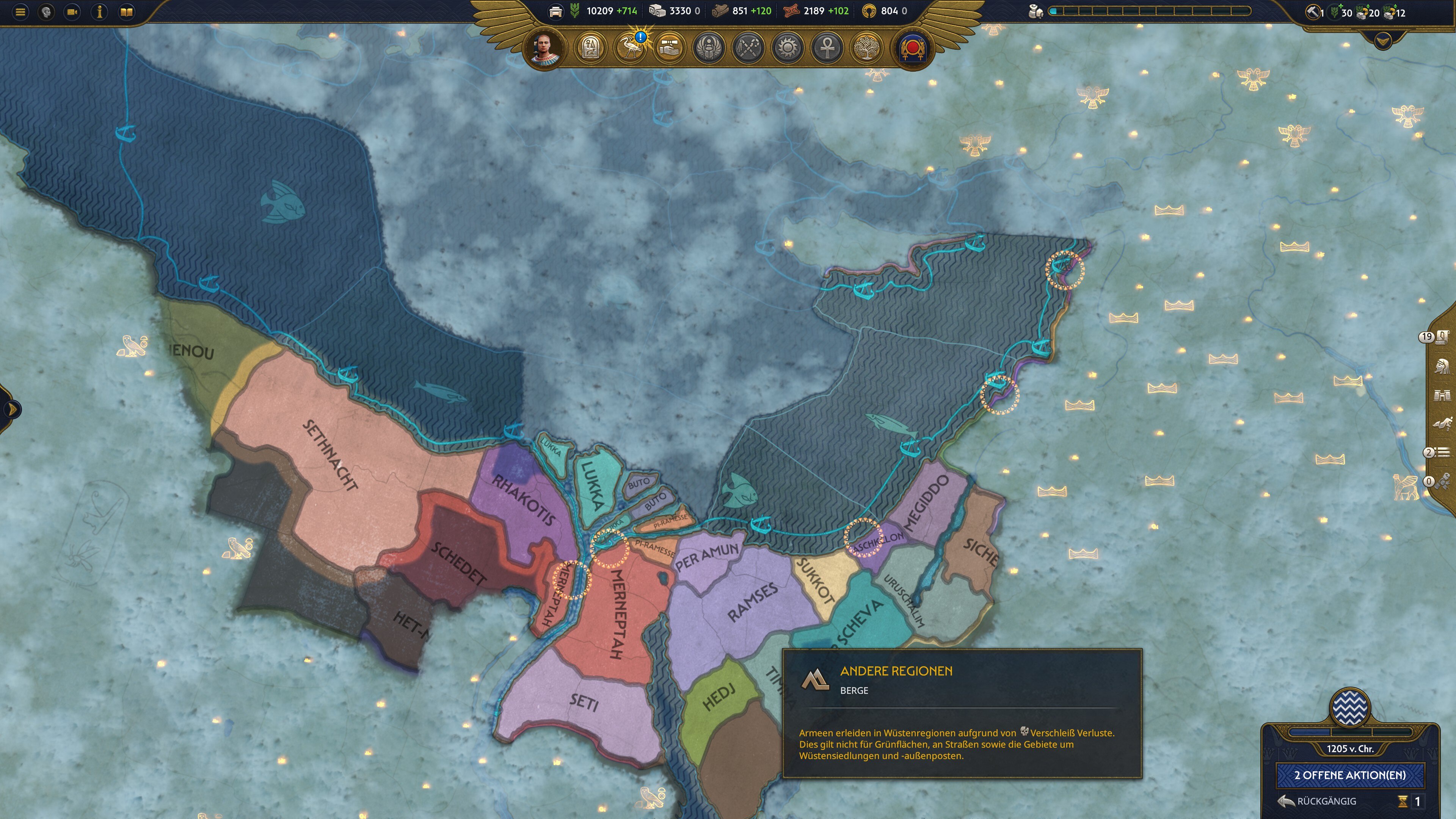Click the advisor head icon
Image resolution: width=1456 pixels, height=819 pixels.
(x=46, y=12)
